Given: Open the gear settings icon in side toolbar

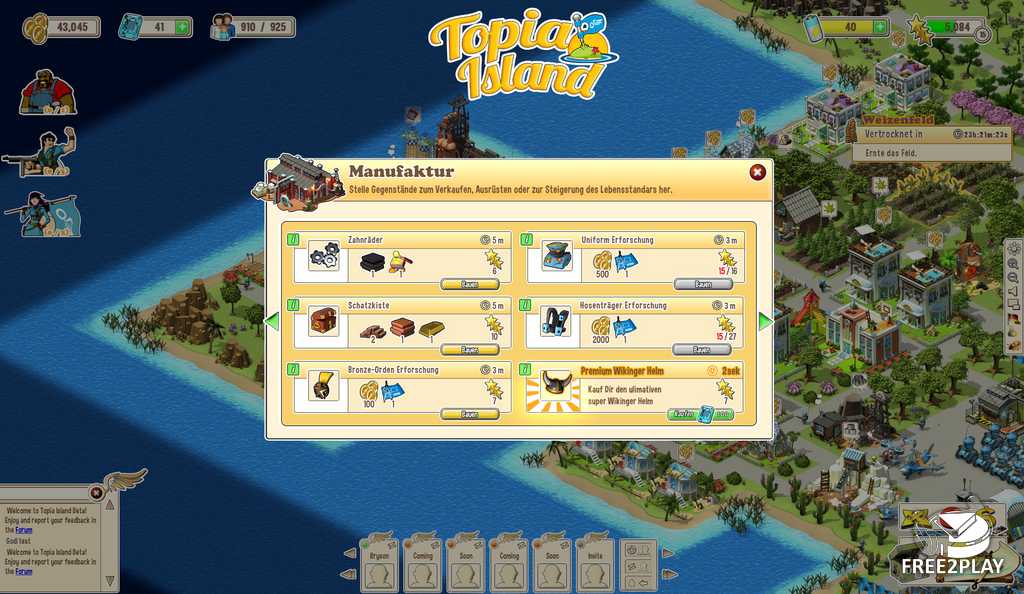Looking at the screenshot, I should click(1015, 250).
